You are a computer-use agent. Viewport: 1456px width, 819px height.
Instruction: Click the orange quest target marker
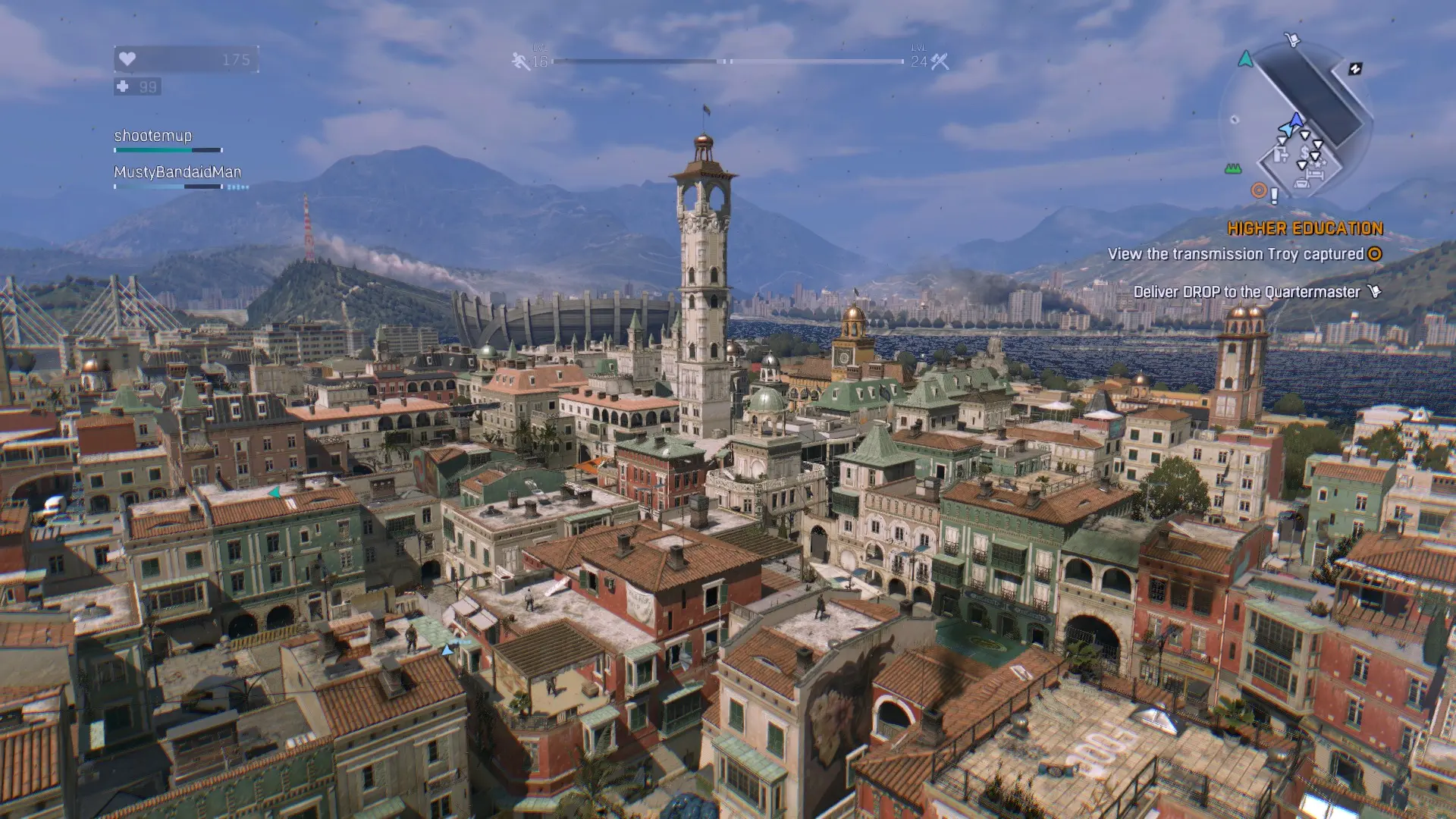click(1259, 190)
